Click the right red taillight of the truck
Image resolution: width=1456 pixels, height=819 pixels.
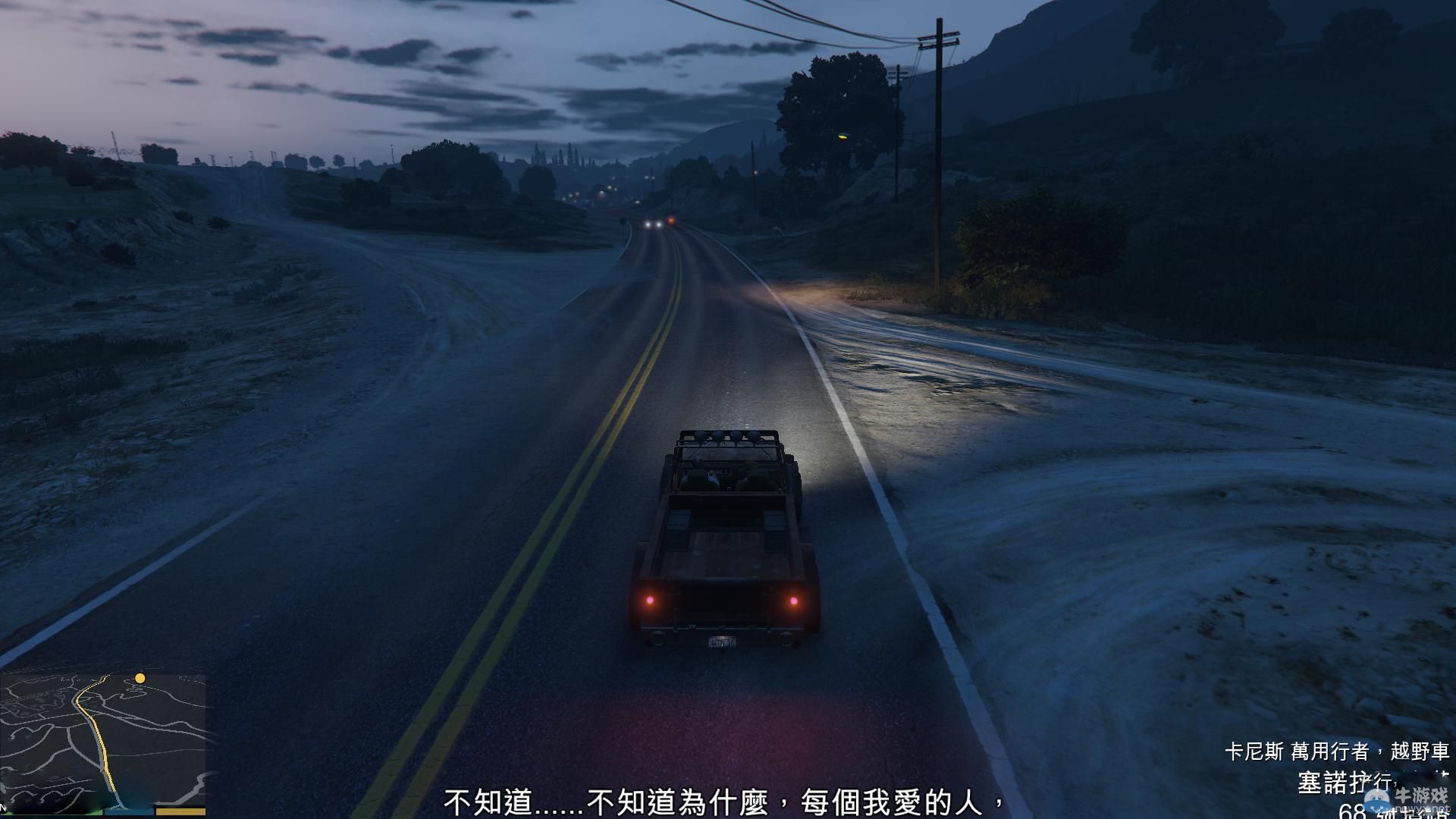click(x=794, y=599)
